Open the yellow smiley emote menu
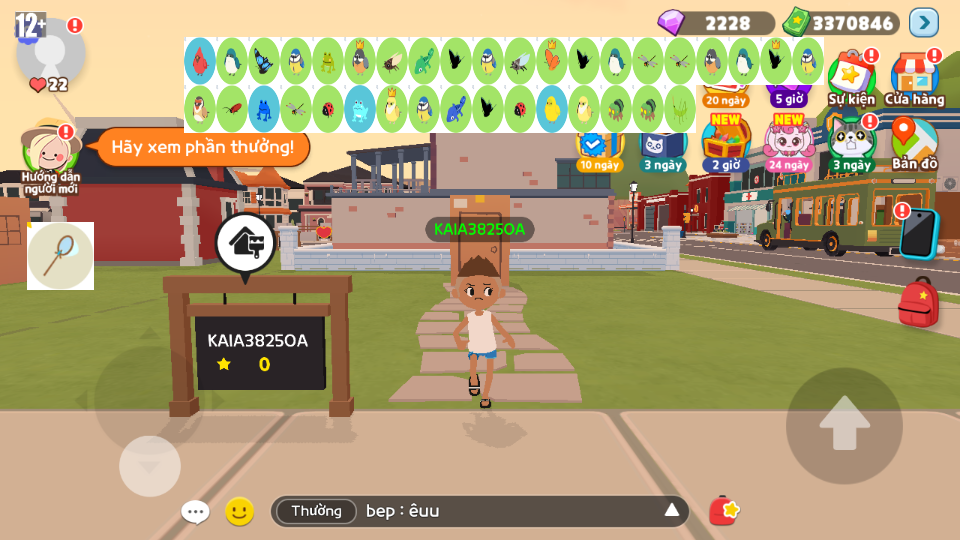 [x=239, y=512]
